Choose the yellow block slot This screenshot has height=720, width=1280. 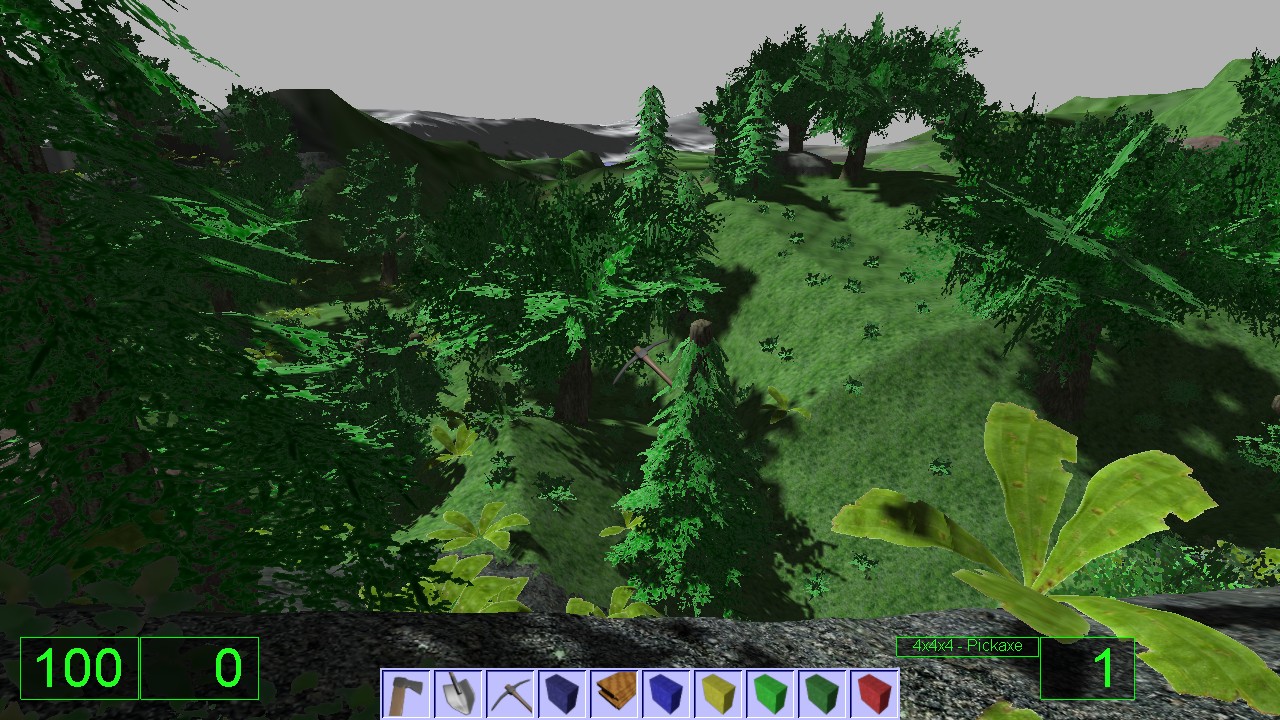pyautogui.click(x=718, y=694)
